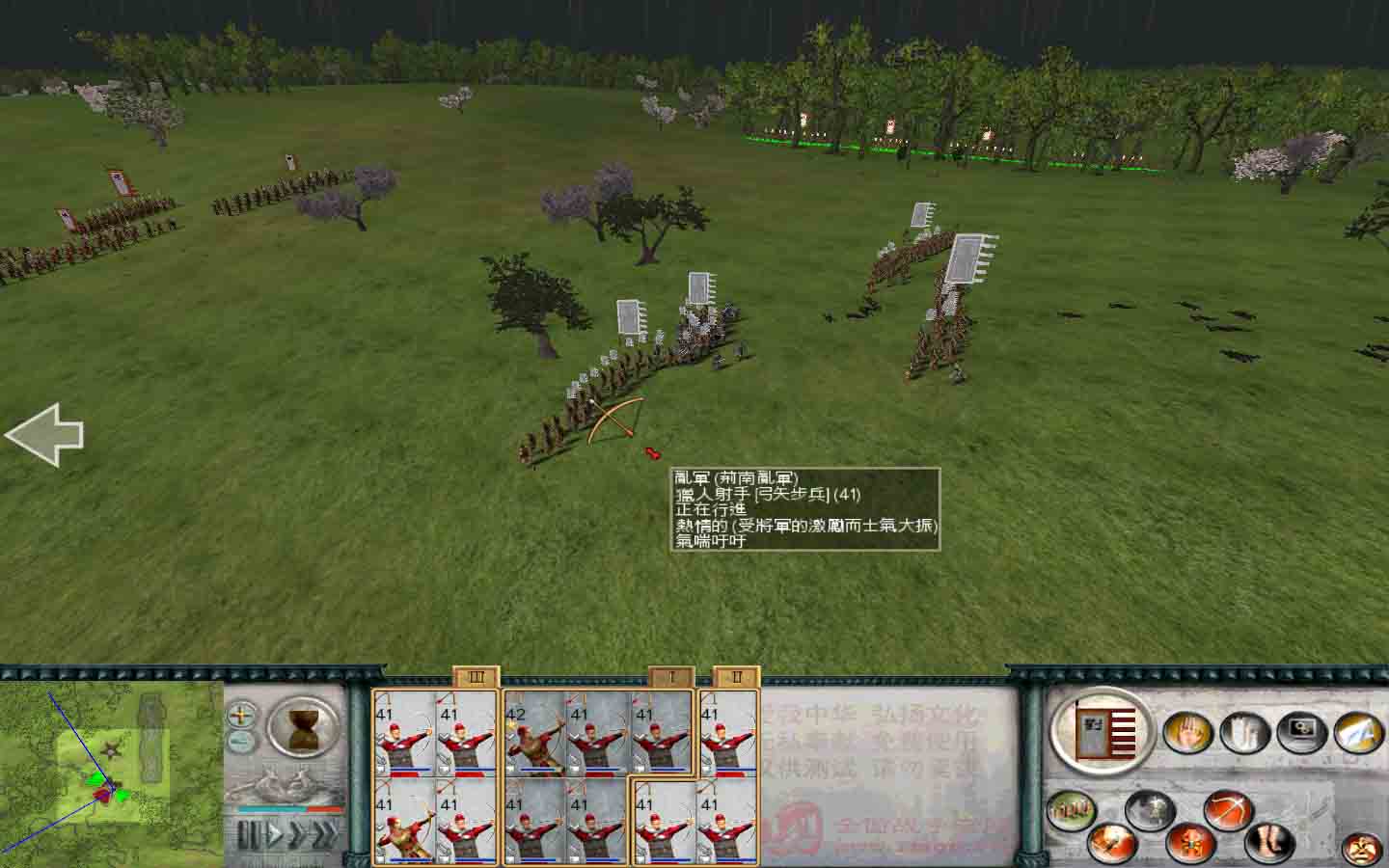Select the halt hand icon

click(x=1189, y=733)
